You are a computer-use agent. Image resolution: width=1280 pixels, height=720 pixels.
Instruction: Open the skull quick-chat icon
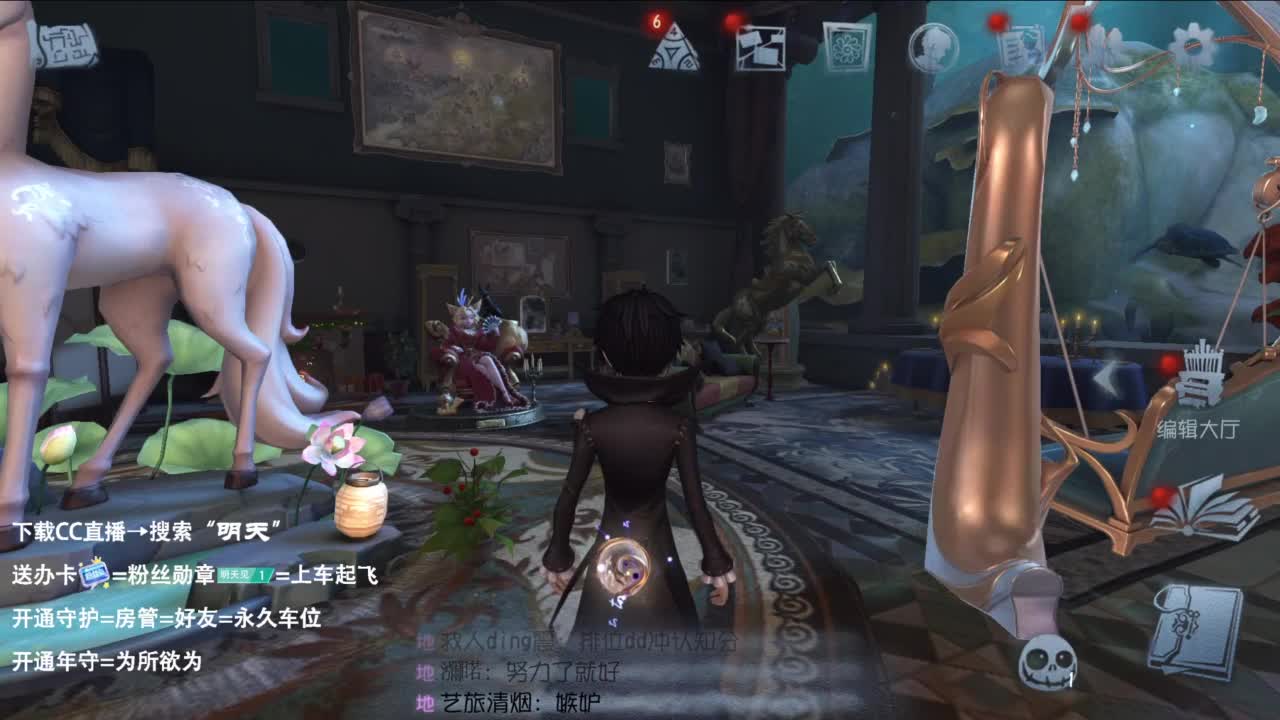[x=1048, y=660]
